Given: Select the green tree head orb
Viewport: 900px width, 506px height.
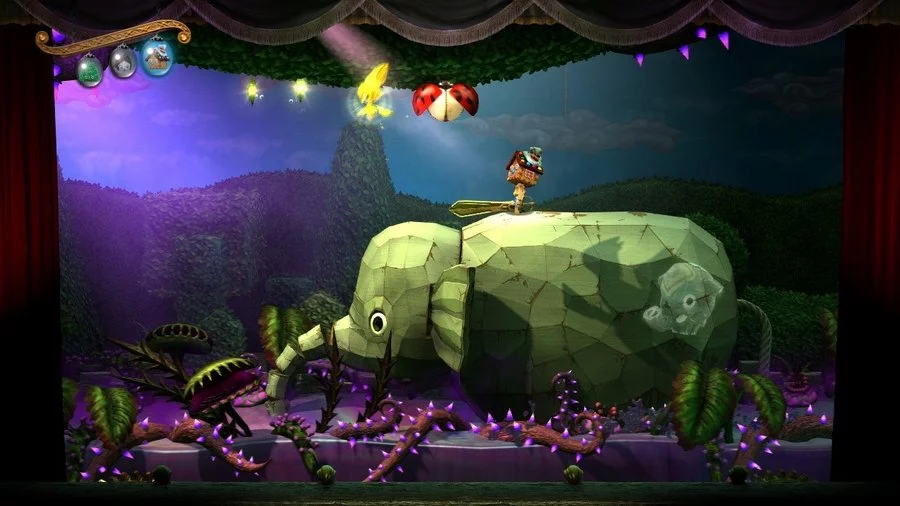Looking at the screenshot, I should point(90,69).
